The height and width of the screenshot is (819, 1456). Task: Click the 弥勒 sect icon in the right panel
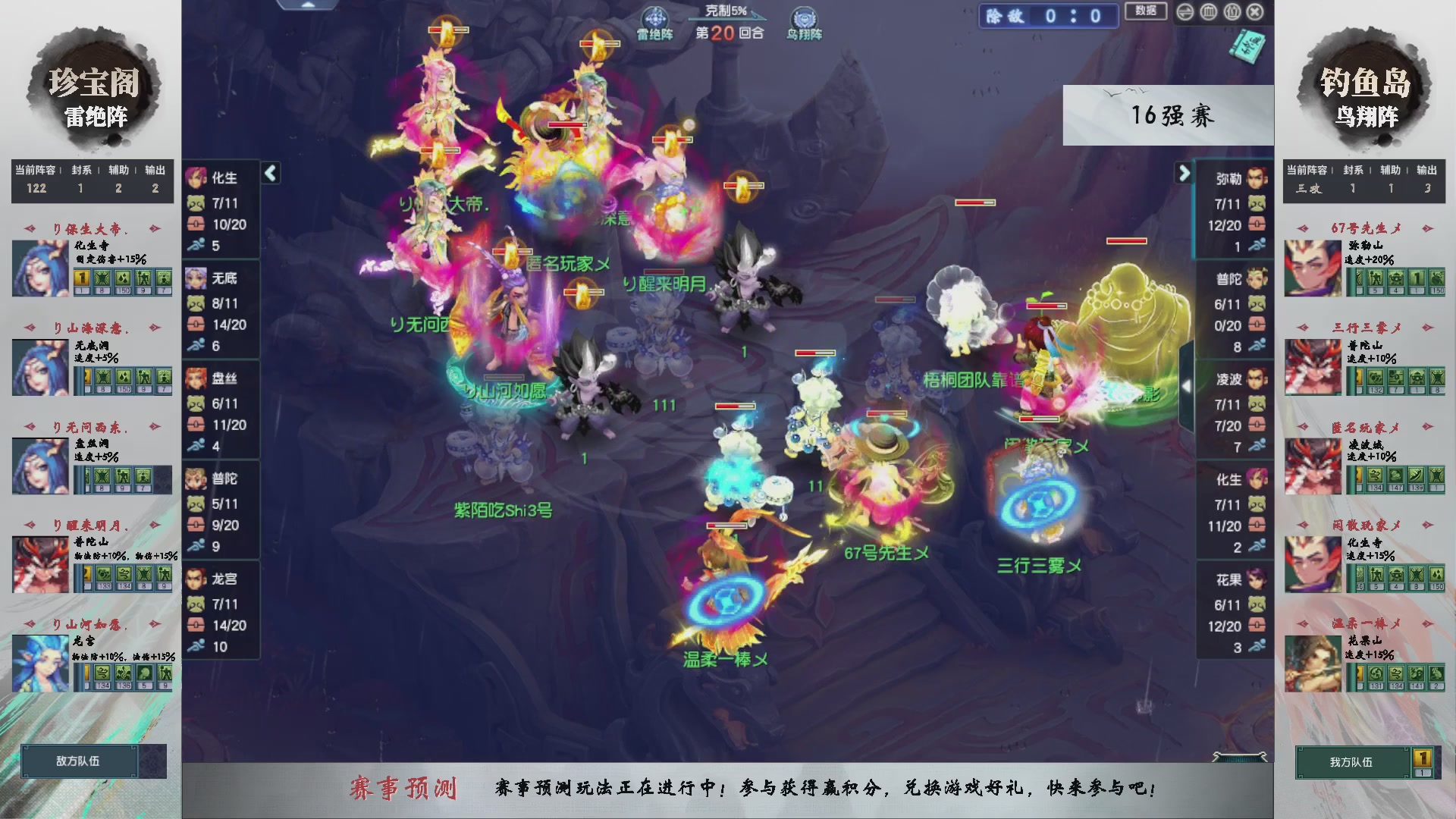[1256, 180]
